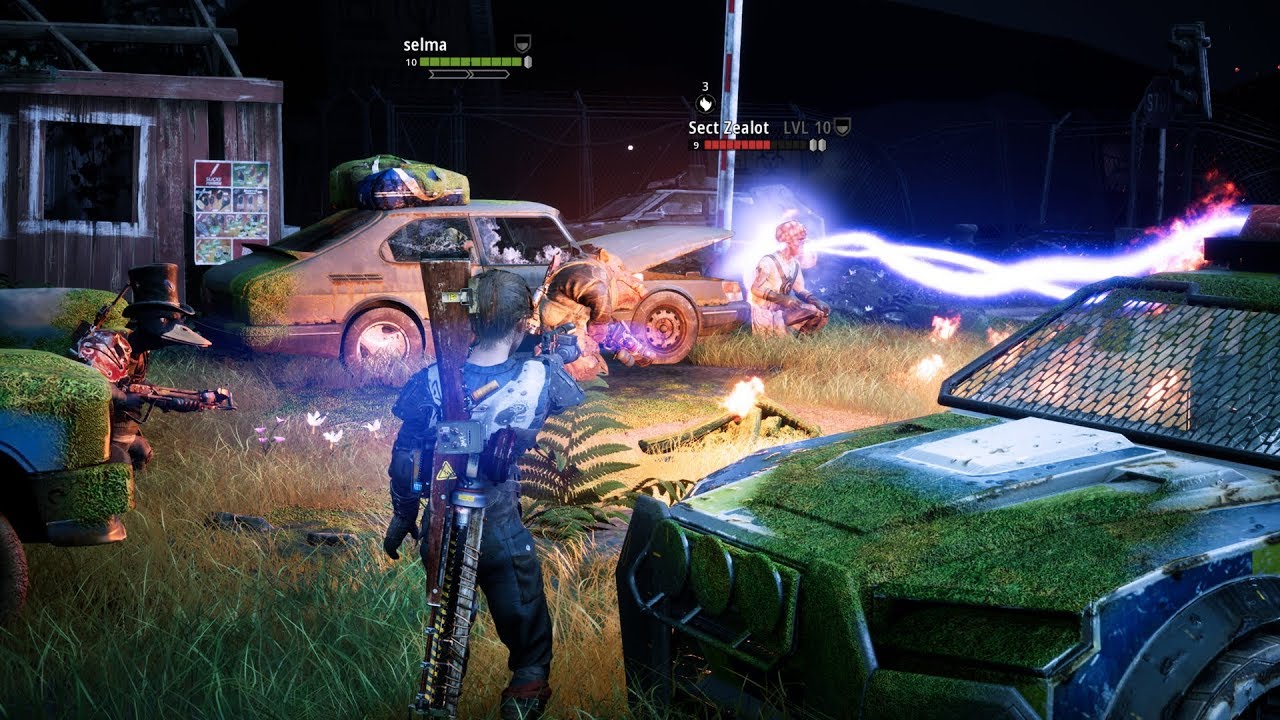Click the burn stack counter showing 3
Screen dimensions: 1280x720
coord(705,87)
